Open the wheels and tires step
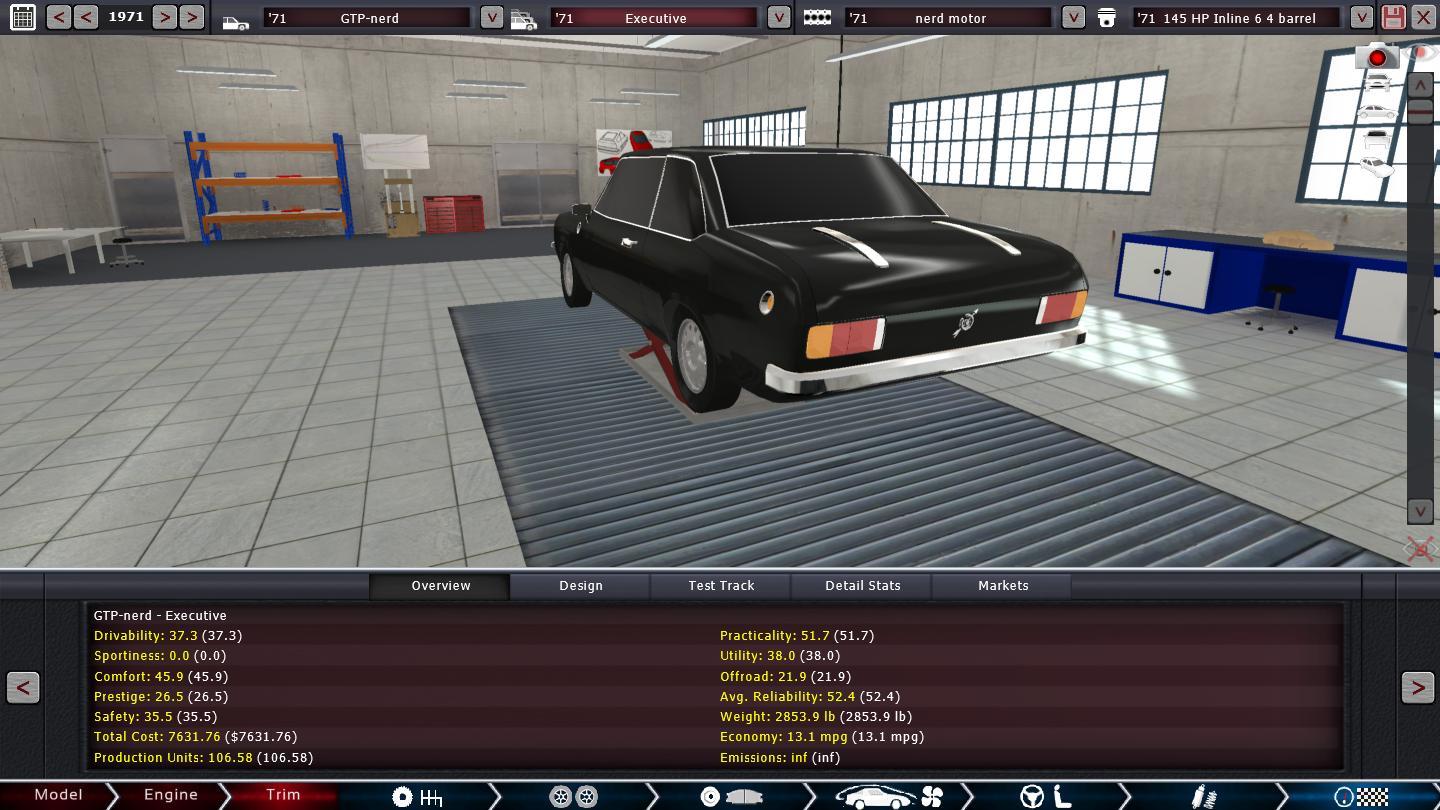The width and height of the screenshot is (1440, 810). (x=574, y=796)
